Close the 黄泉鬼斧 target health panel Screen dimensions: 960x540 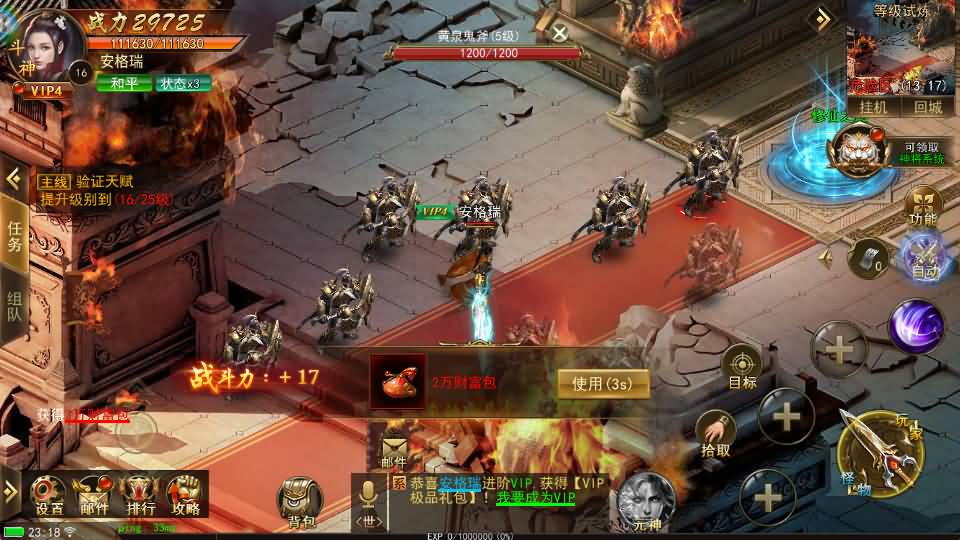pyautogui.click(x=560, y=33)
